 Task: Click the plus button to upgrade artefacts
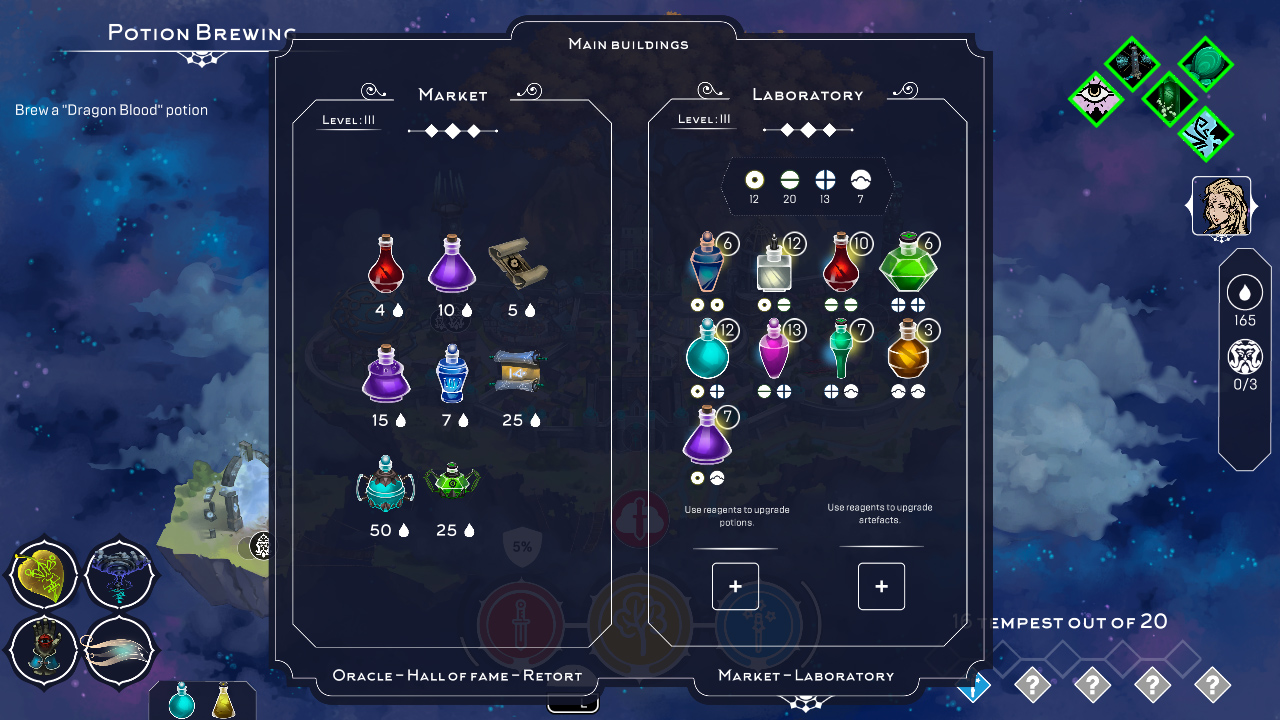point(881,587)
